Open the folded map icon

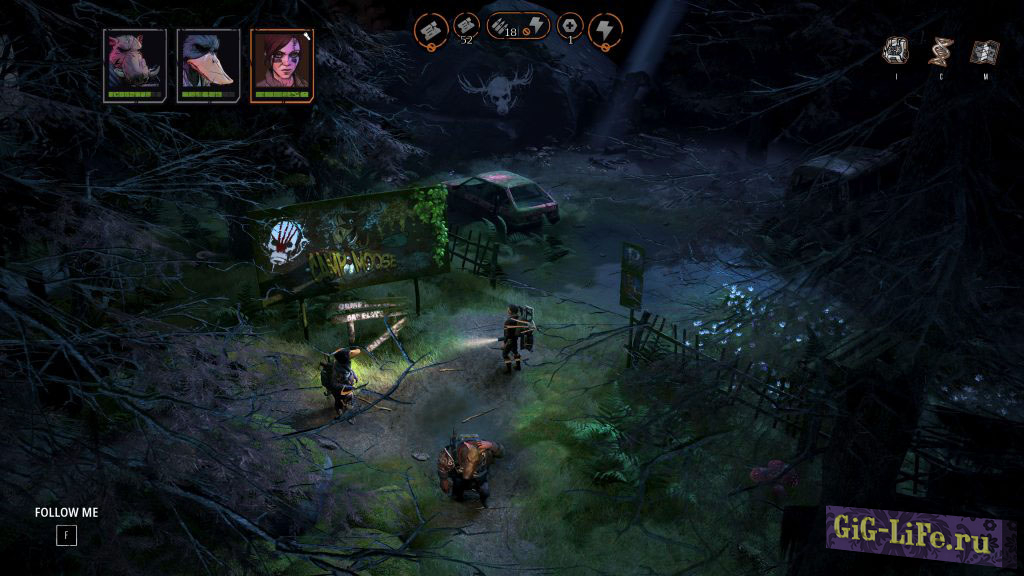[985, 51]
